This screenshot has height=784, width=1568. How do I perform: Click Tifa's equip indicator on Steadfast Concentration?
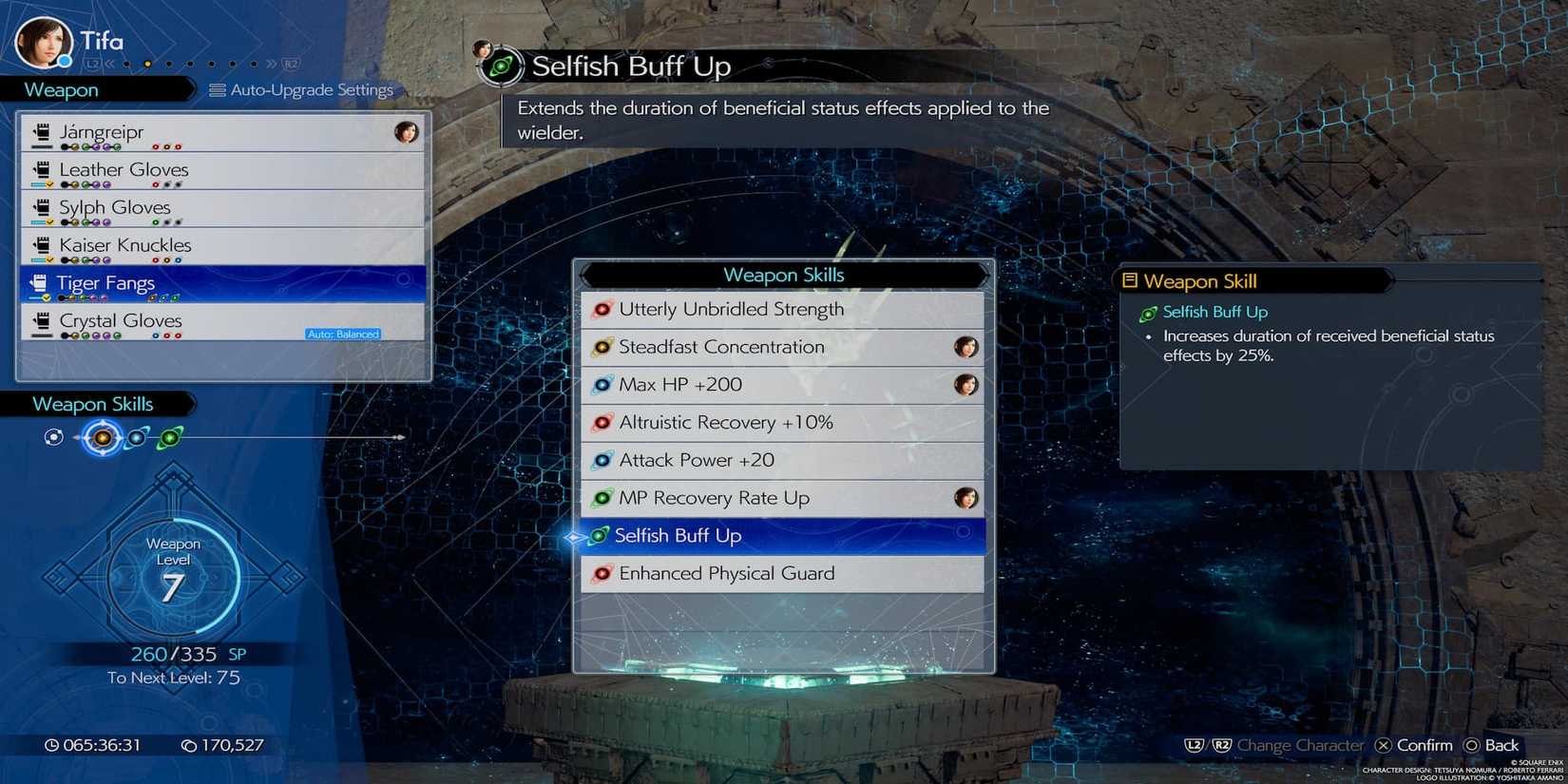coord(967,347)
